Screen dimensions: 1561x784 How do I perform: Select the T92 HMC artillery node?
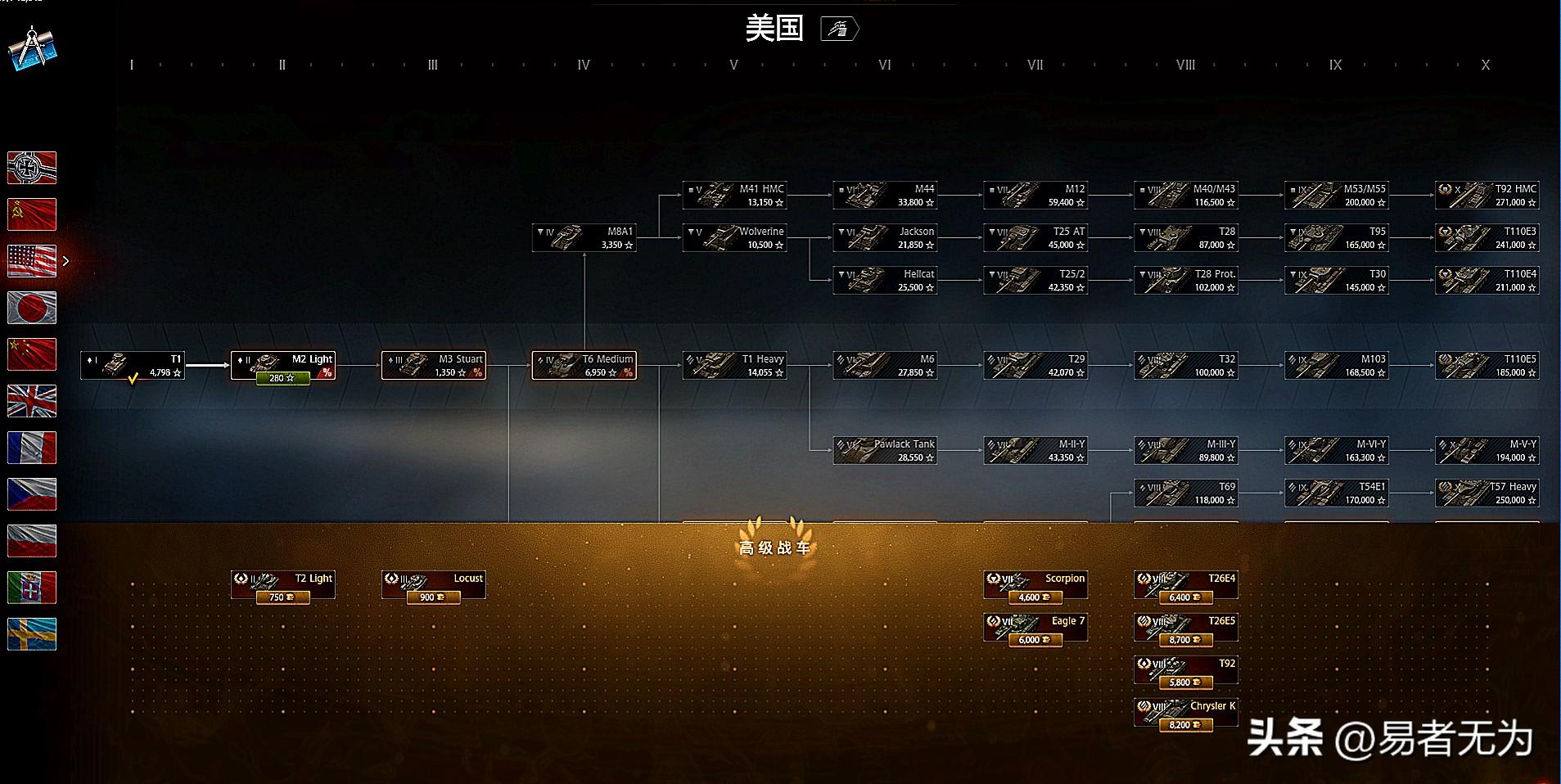coord(1487,195)
